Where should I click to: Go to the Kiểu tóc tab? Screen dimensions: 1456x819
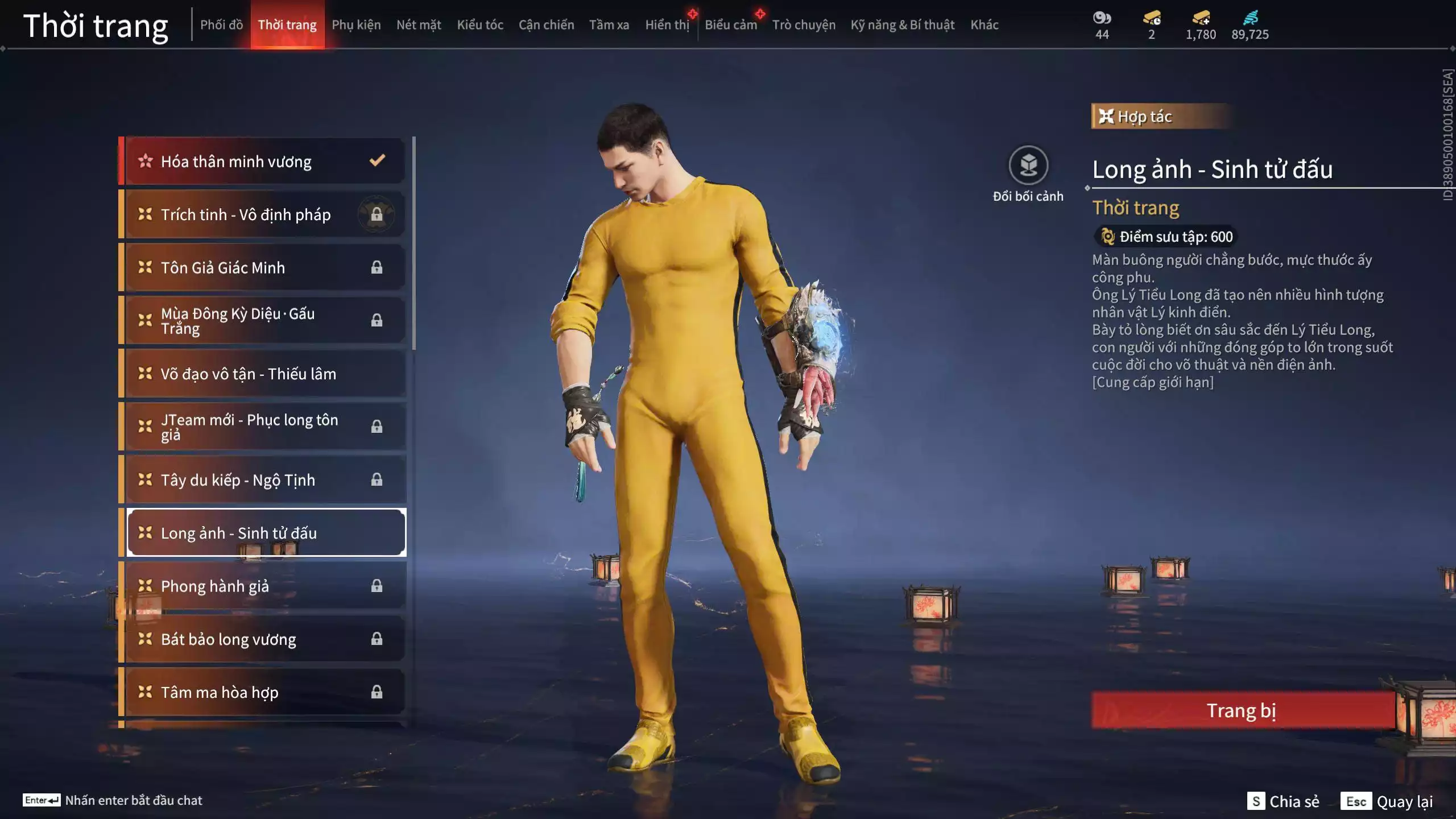pyautogui.click(x=480, y=25)
